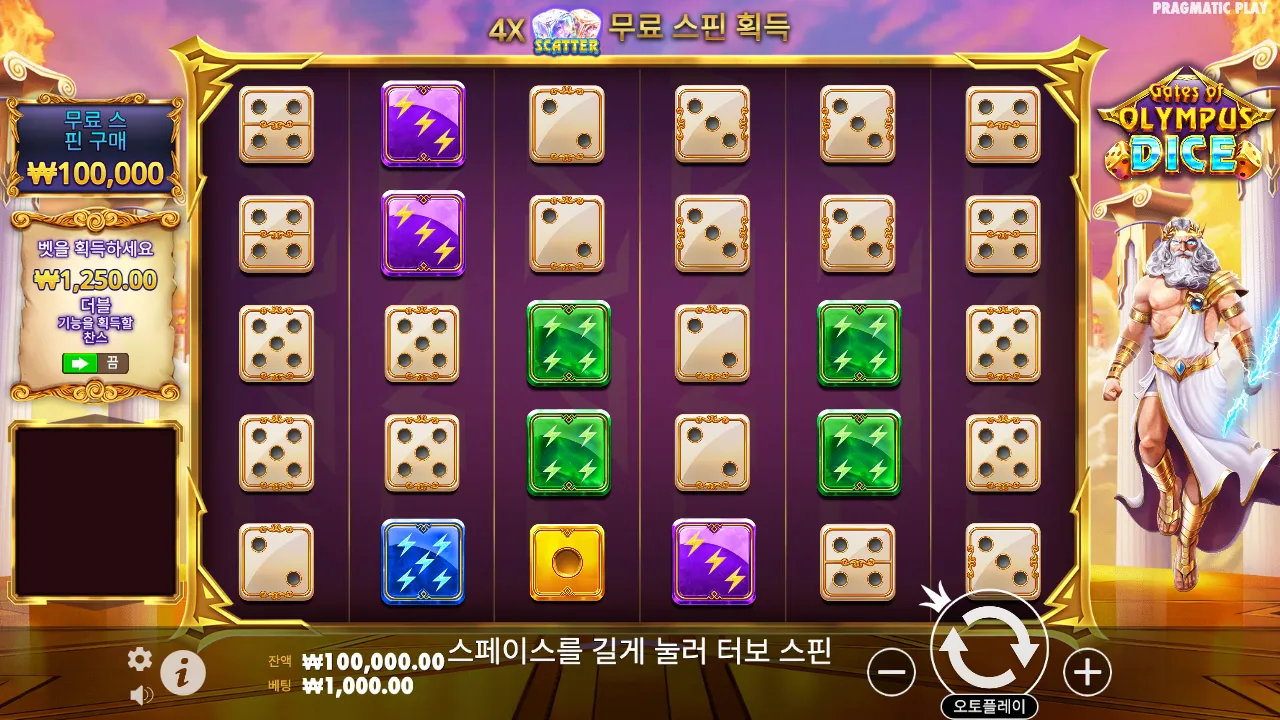Click the 잔액 balance display
The image size is (1280, 720).
pos(365,662)
